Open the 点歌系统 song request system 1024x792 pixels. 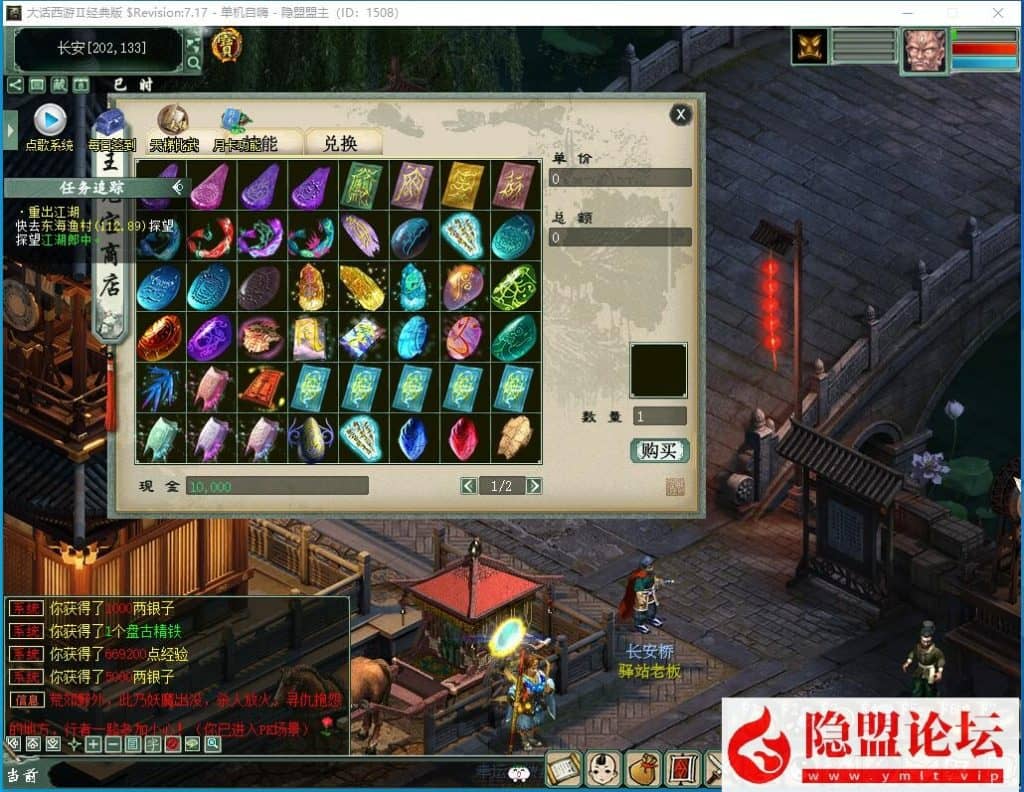coord(49,121)
